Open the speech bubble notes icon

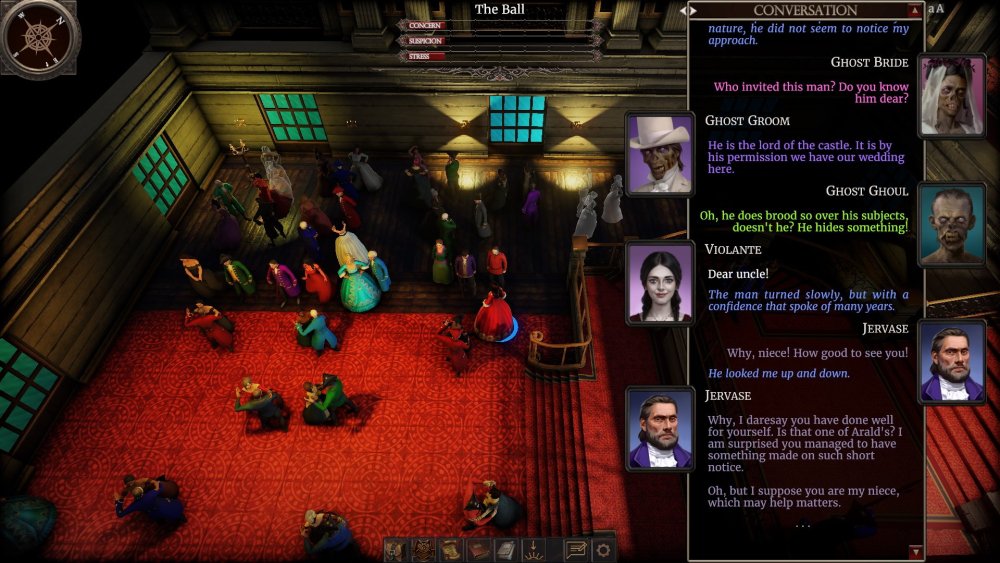point(576,549)
